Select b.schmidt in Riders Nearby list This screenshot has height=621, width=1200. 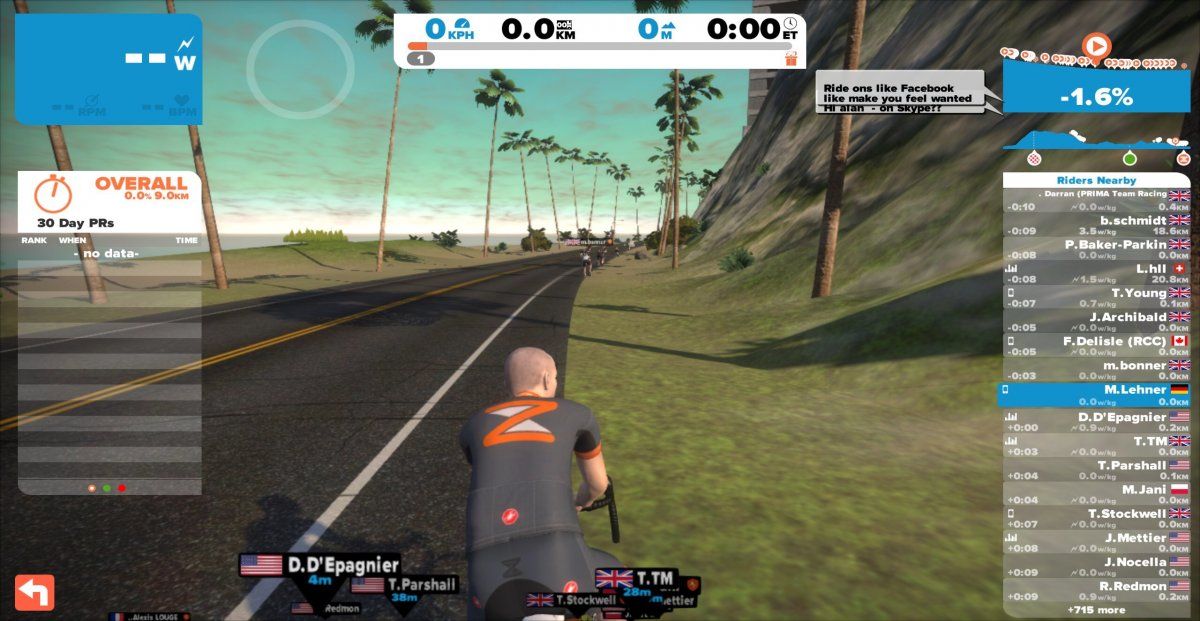click(1097, 224)
